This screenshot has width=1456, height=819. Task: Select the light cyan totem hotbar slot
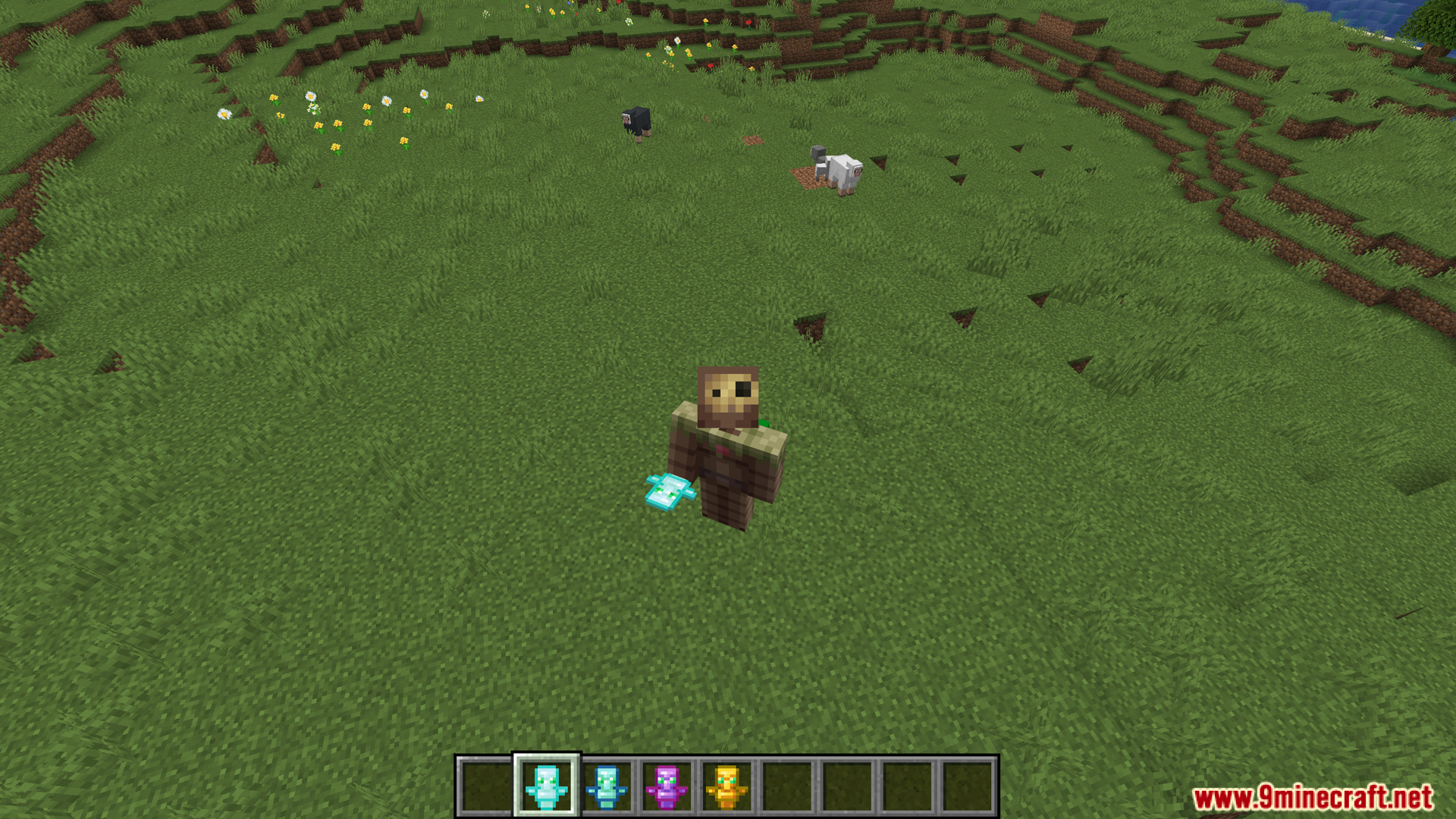pos(546,786)
